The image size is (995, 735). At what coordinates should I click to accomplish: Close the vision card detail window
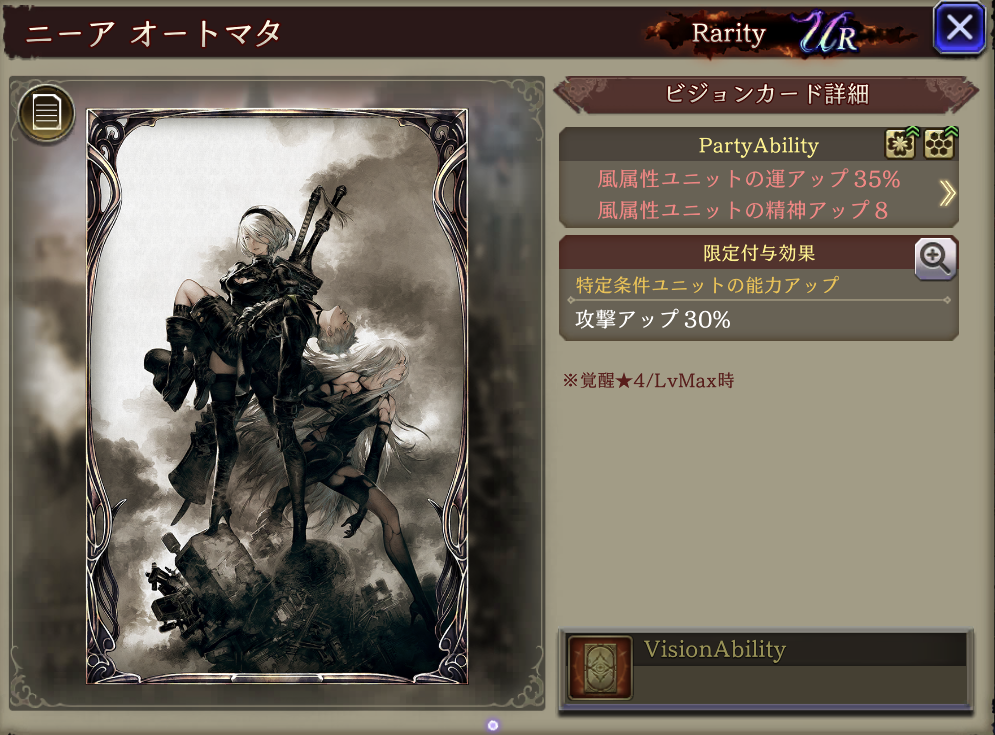click(959, 28)
